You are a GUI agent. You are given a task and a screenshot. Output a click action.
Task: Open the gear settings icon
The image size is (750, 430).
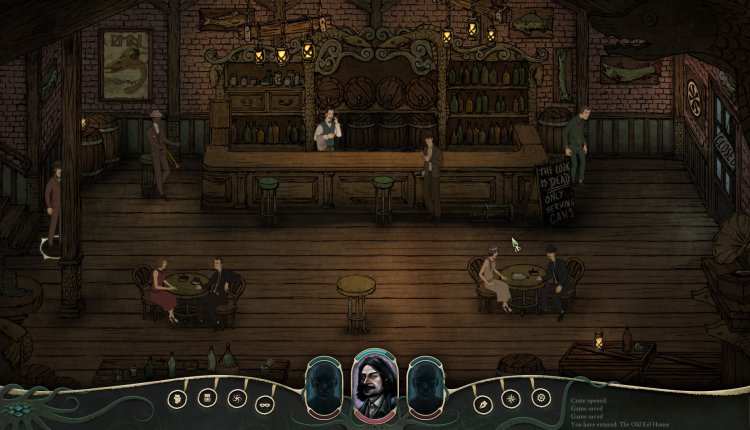[540, 399]
